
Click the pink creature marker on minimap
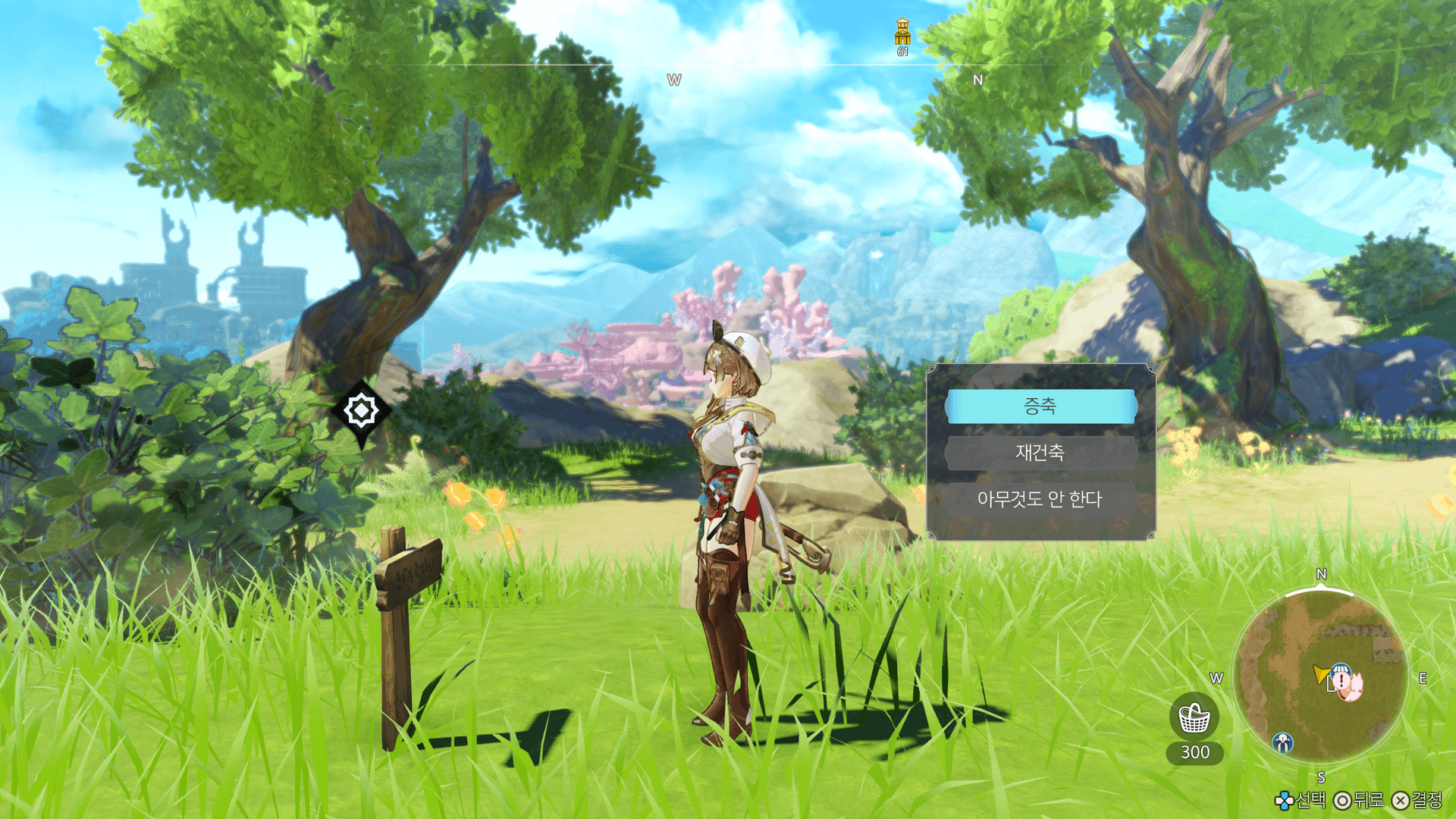click(1351, 686)
